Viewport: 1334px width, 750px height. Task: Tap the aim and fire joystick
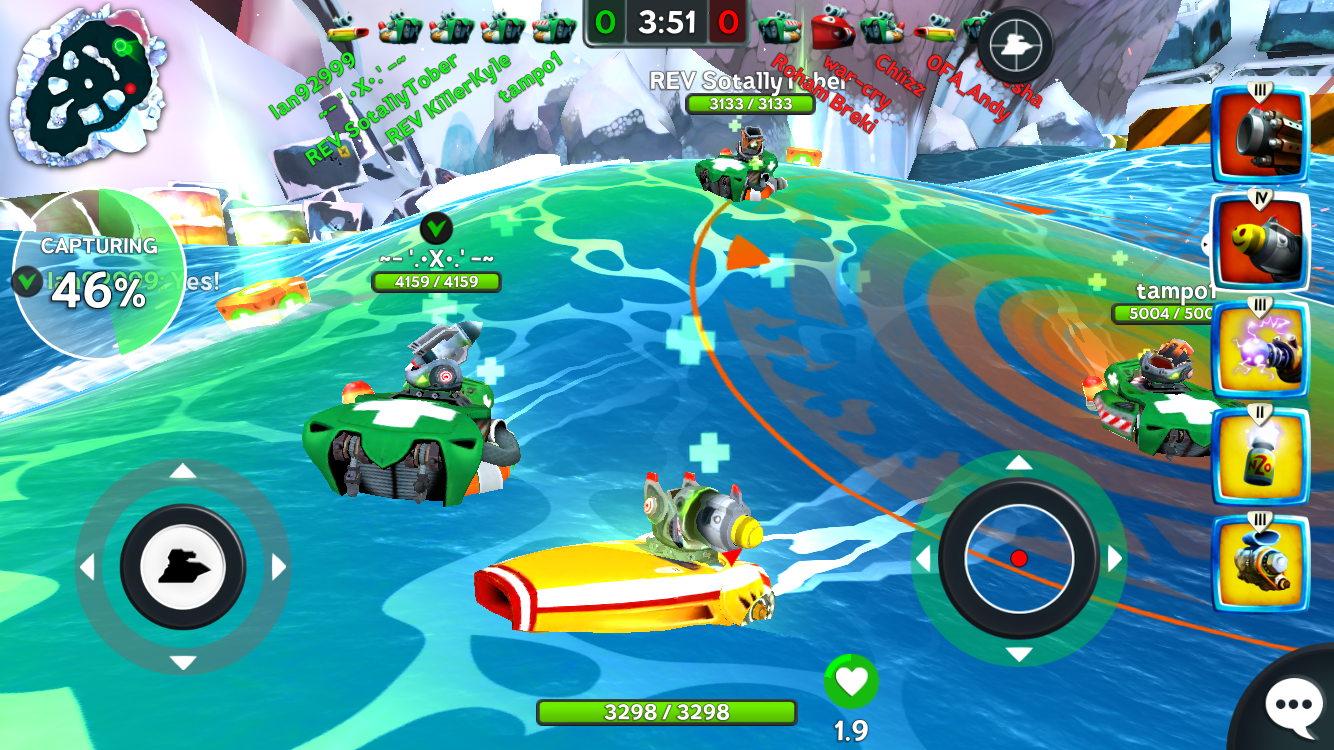click(1019, 558)
